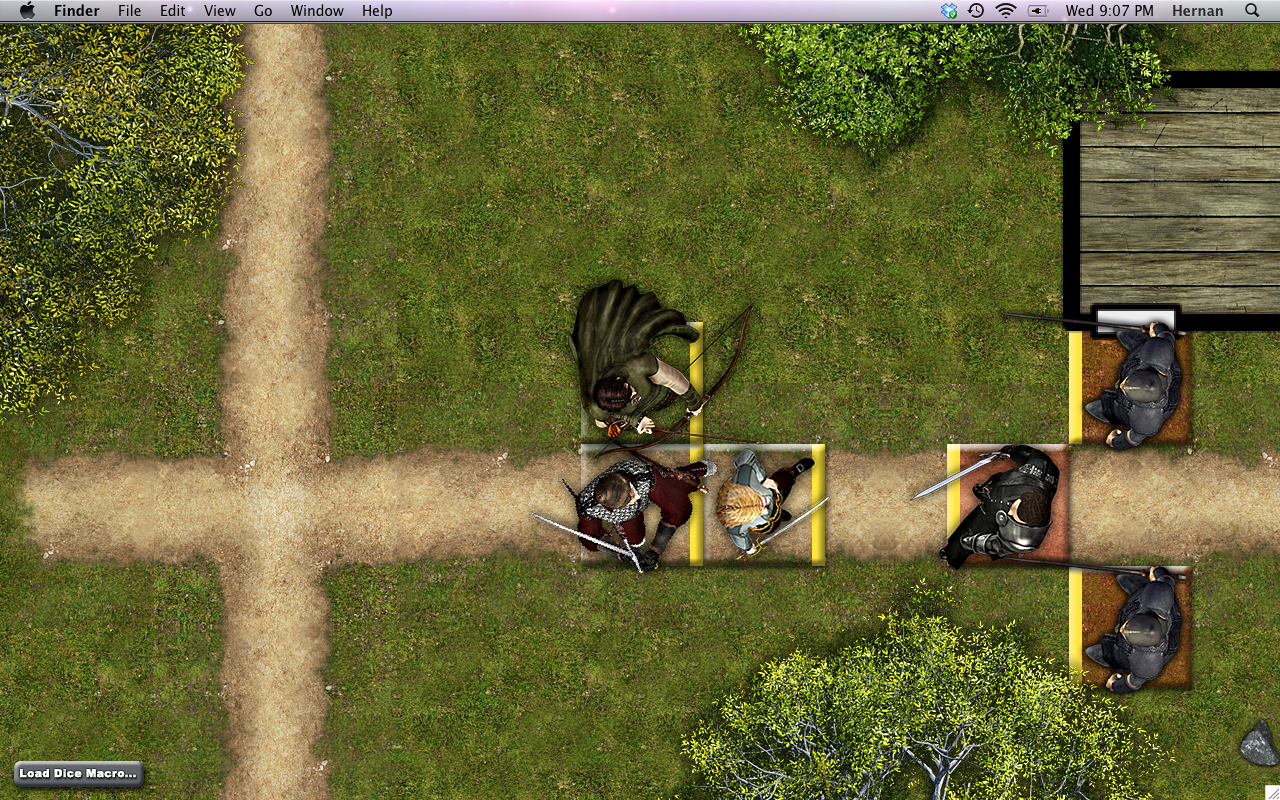Open the File menu
This screenshot has height=800, width=1280.
(x=129, y=10)
